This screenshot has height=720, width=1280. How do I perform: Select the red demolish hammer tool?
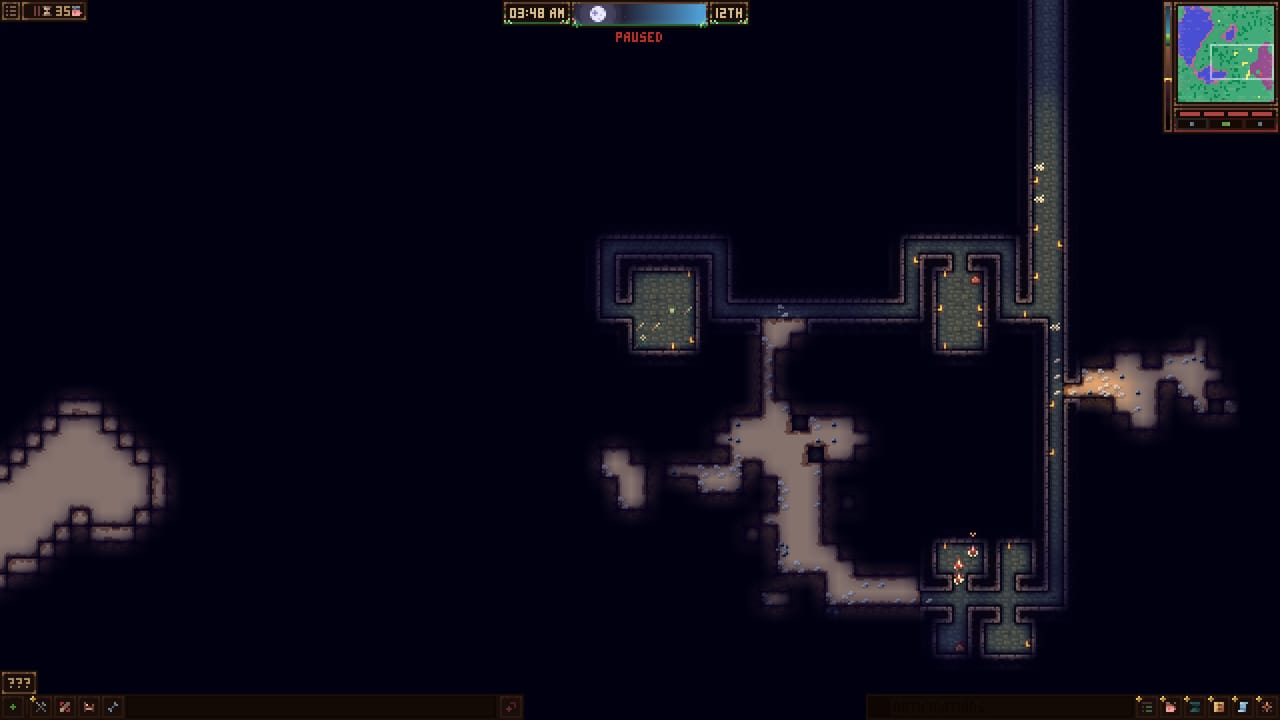tap(63, 706)
